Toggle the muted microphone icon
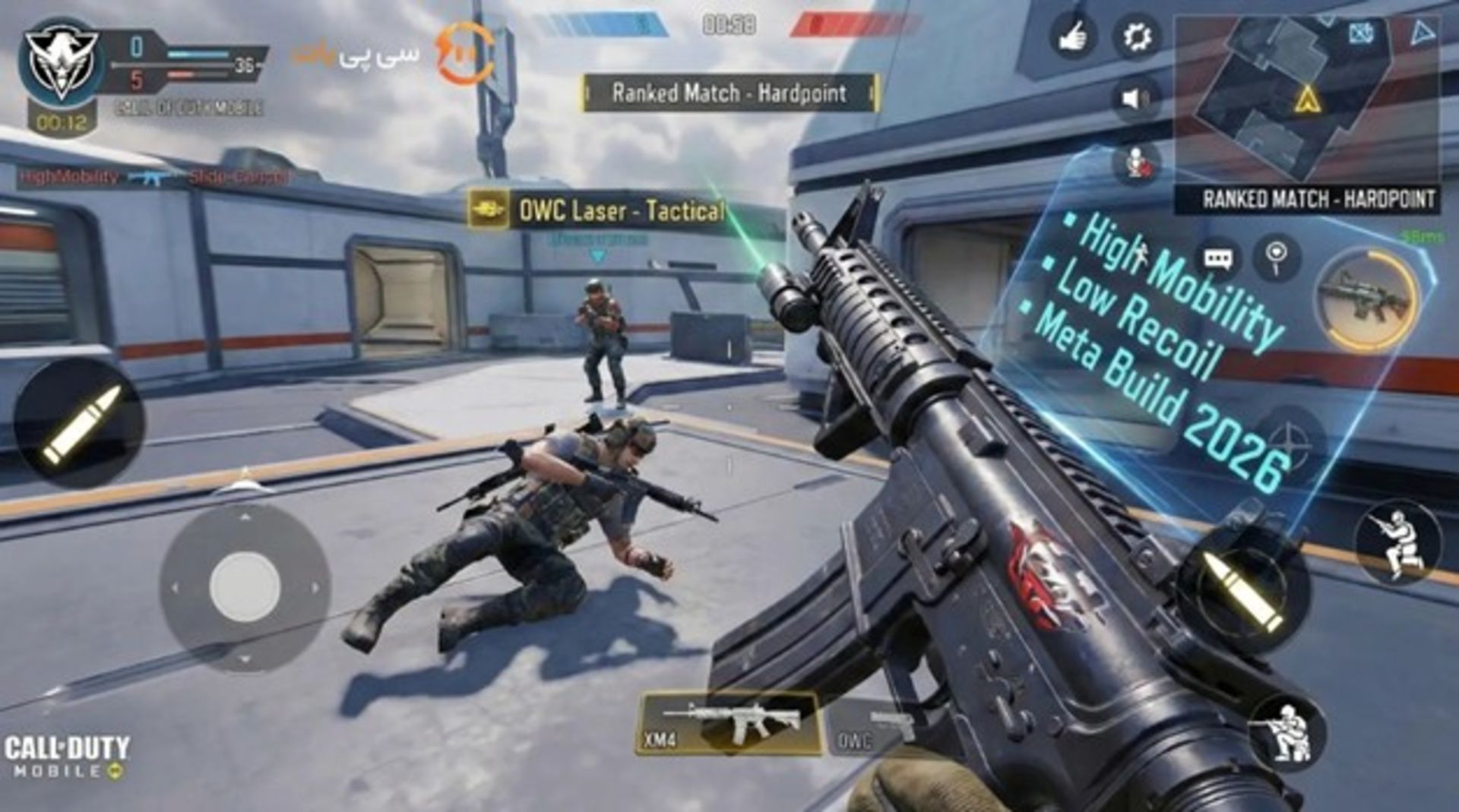The height and width of the screenshot is (812, 1459). pos(1135,163)
